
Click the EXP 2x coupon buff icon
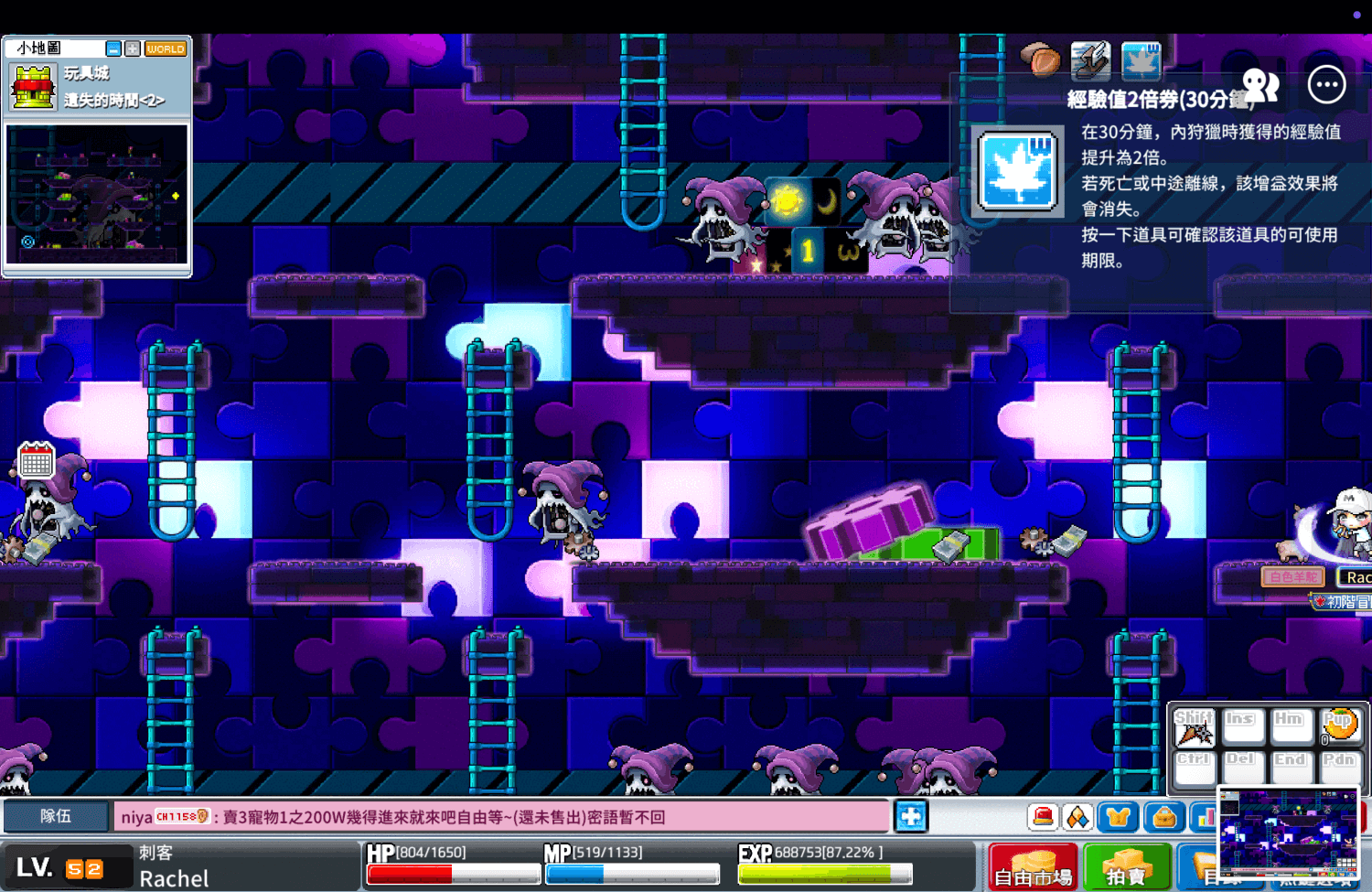click(1141, 60)
